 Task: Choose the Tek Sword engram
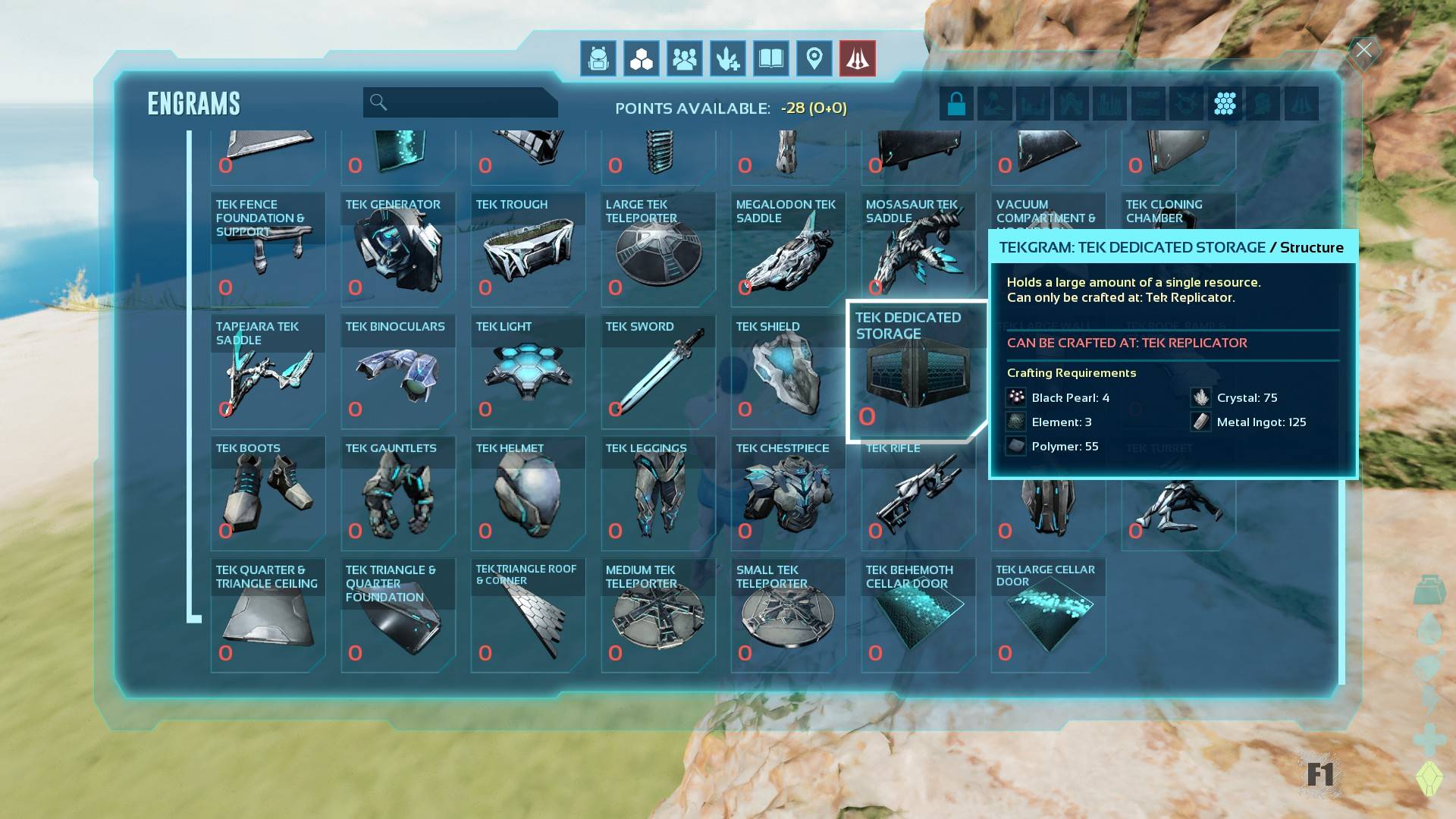click(658, 371)
